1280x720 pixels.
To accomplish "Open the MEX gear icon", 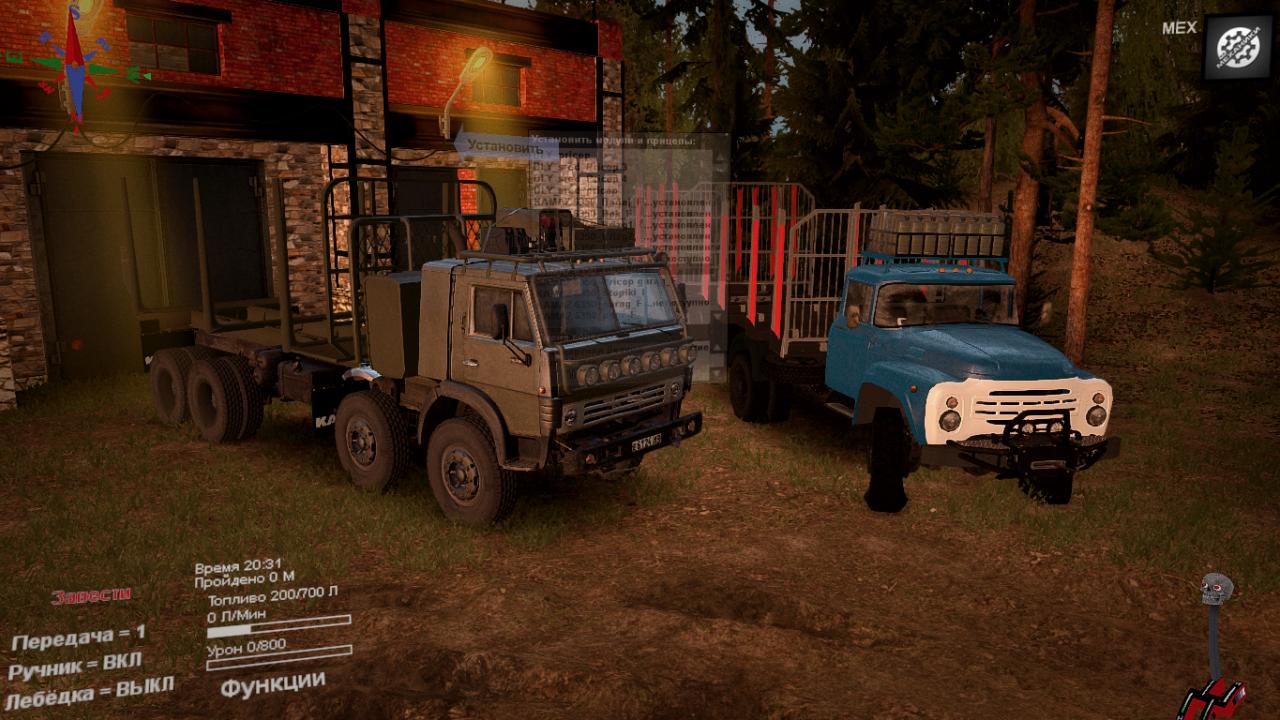I will (1237, 47).
